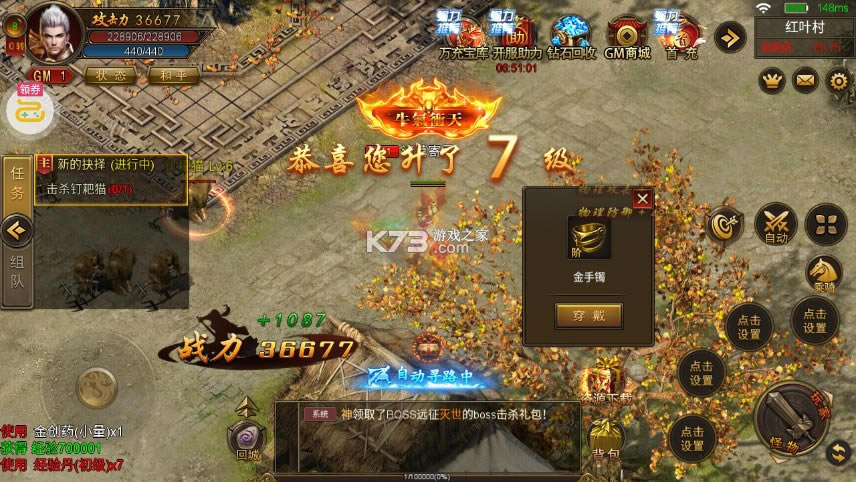Select the 任务 quest tab

click(x=17, y=184)
